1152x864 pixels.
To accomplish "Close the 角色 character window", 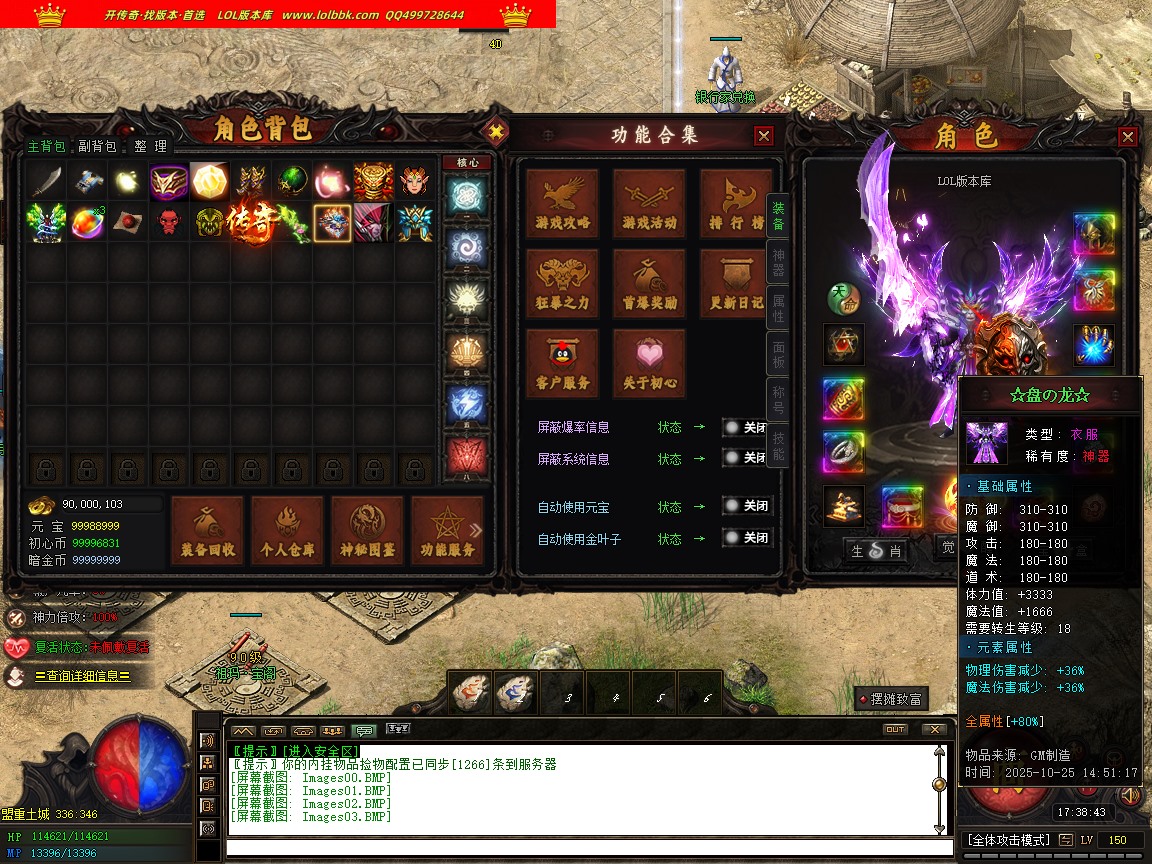I will (x=1128, y=137).
